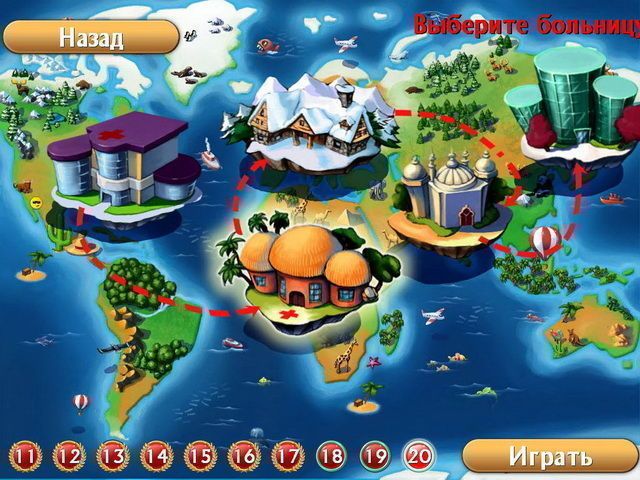Select the highlighted level 20 badge

tap(419, 457)
